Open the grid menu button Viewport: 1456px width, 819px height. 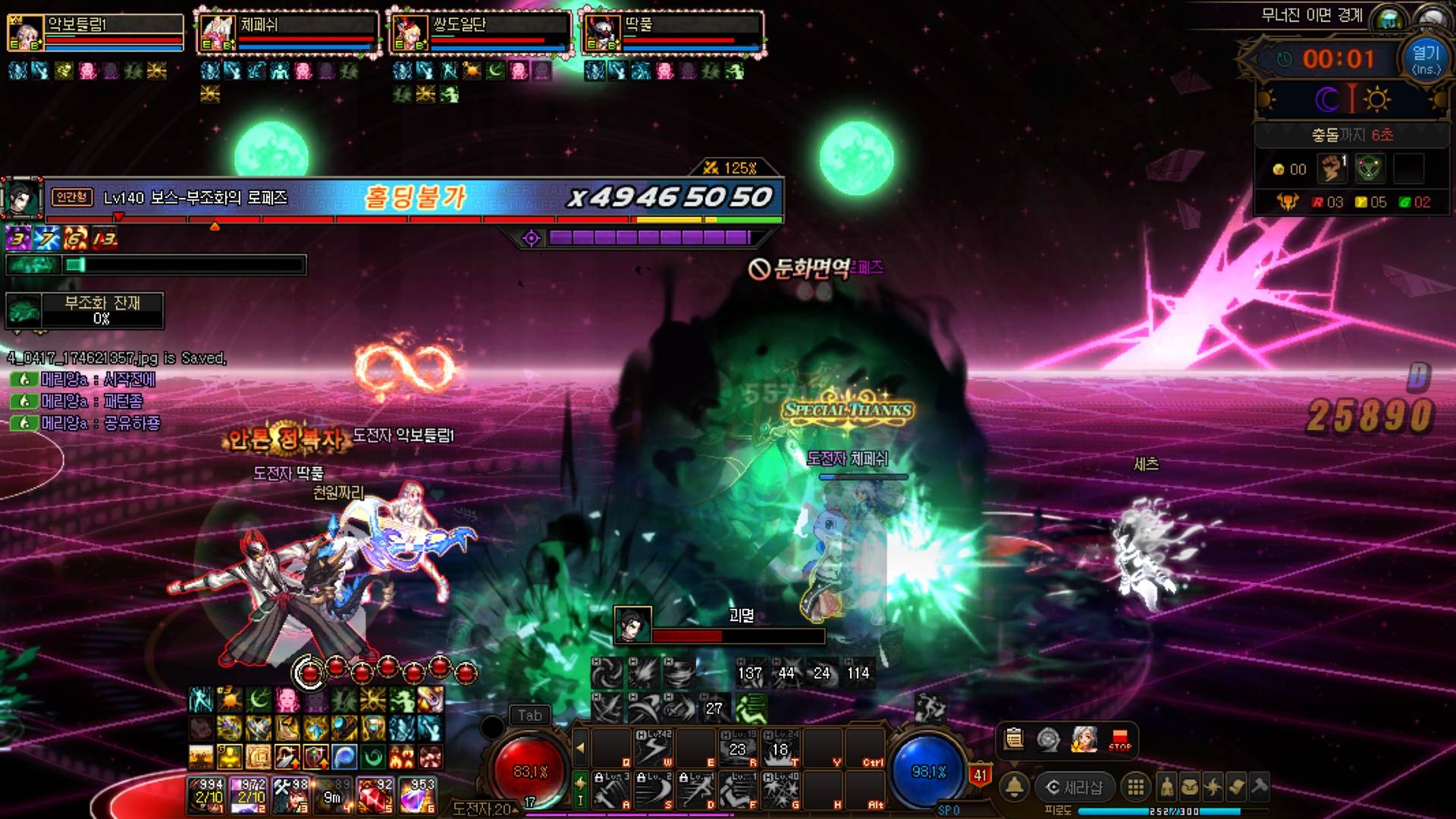tap(1135, 787)
